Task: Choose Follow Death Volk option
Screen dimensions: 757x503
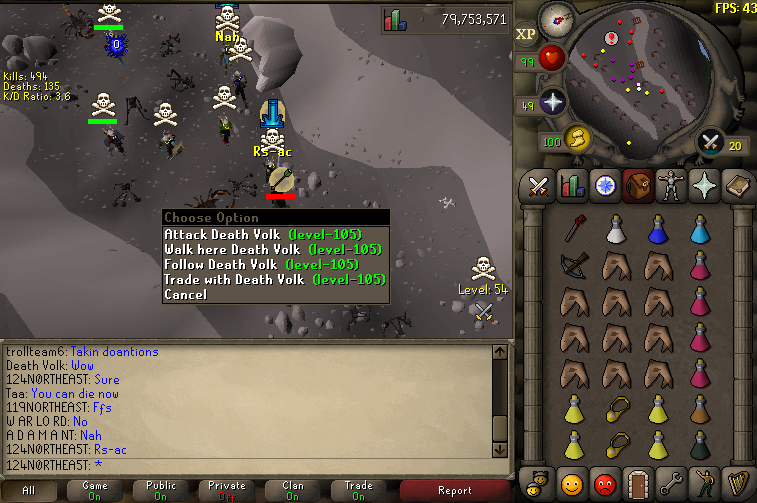Action: [260, 264]
